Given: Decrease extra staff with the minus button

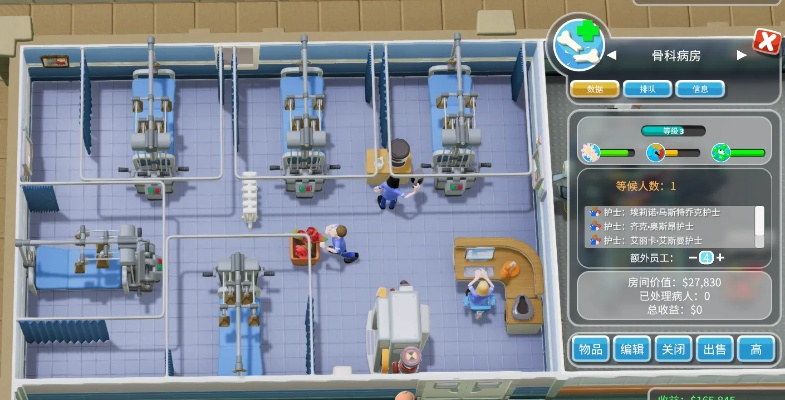Looking at the screenshot, I should (x=692, y=258).
